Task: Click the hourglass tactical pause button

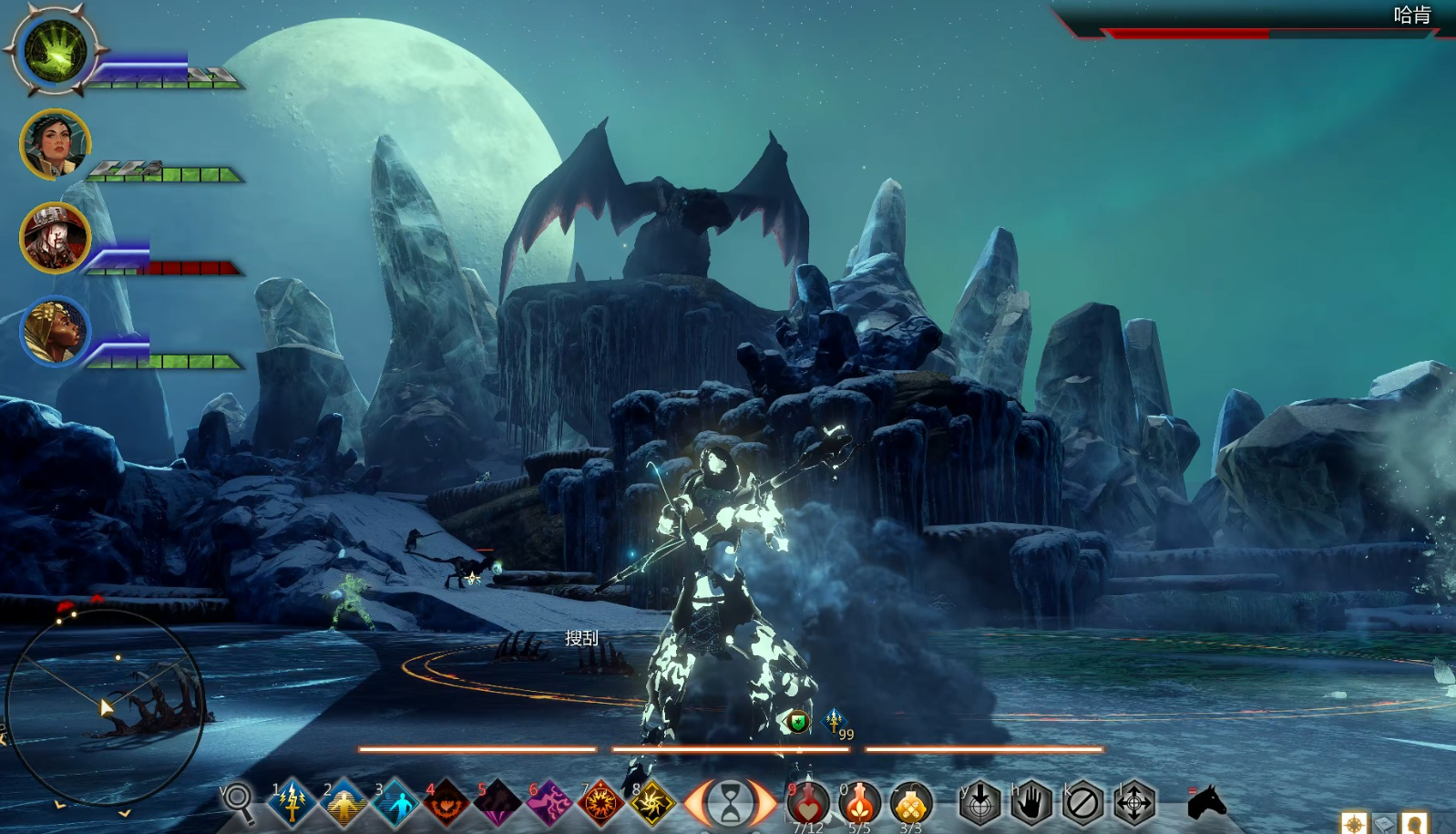Action: point(731,804)
